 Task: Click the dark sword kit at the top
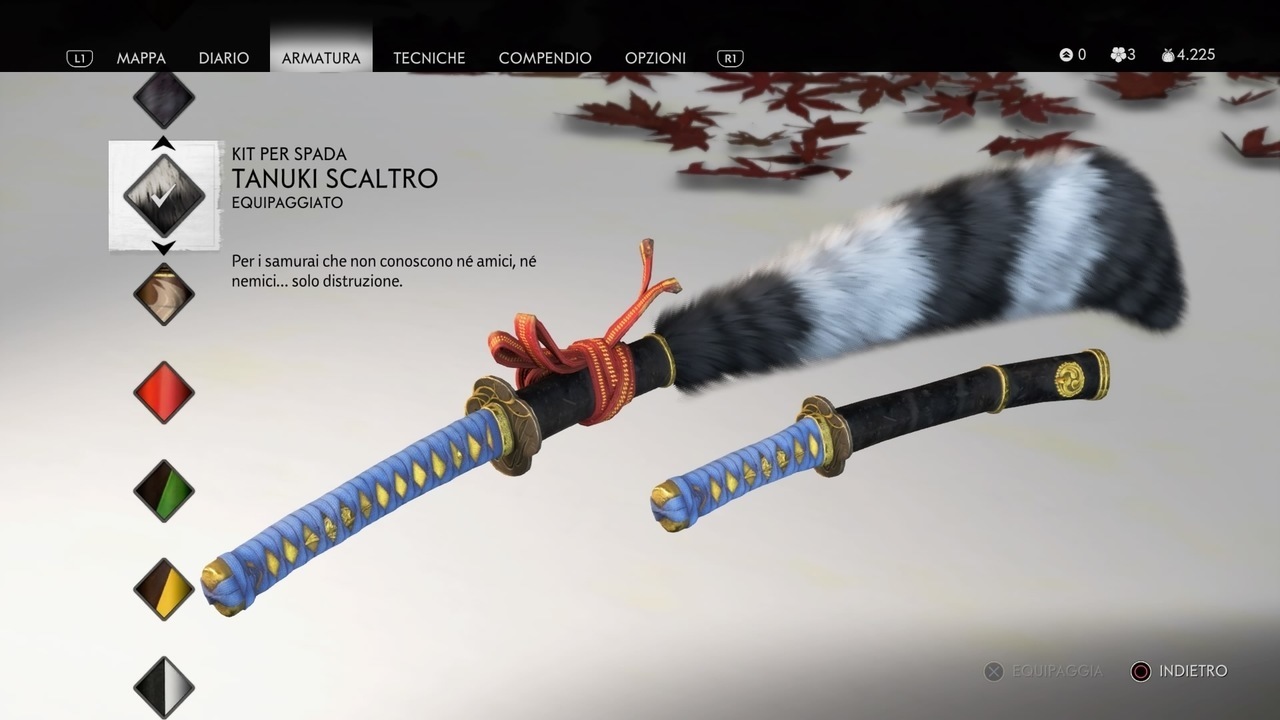click(x=163, y=97)
